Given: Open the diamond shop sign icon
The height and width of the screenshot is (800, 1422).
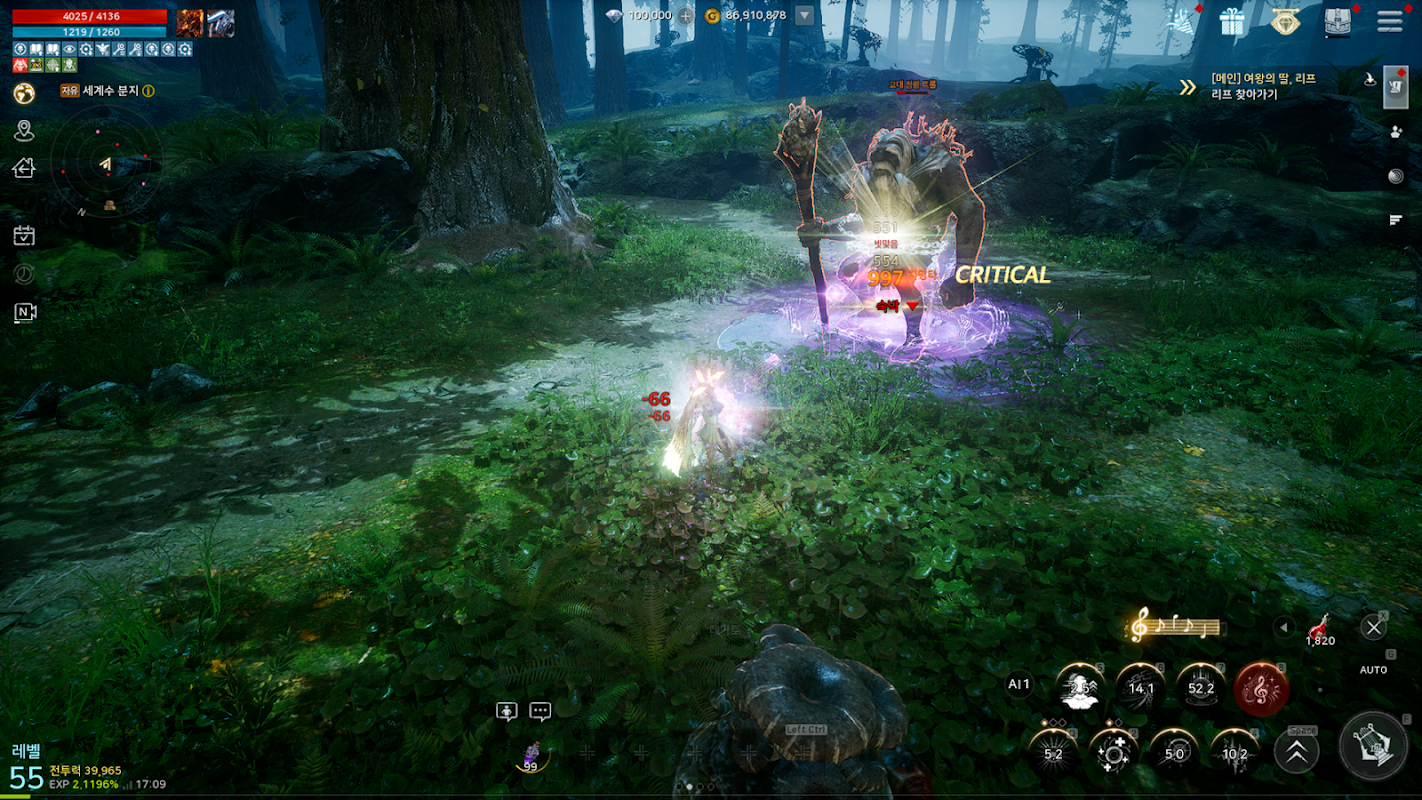Looking at the screenshot, I should pos(1284,22).
